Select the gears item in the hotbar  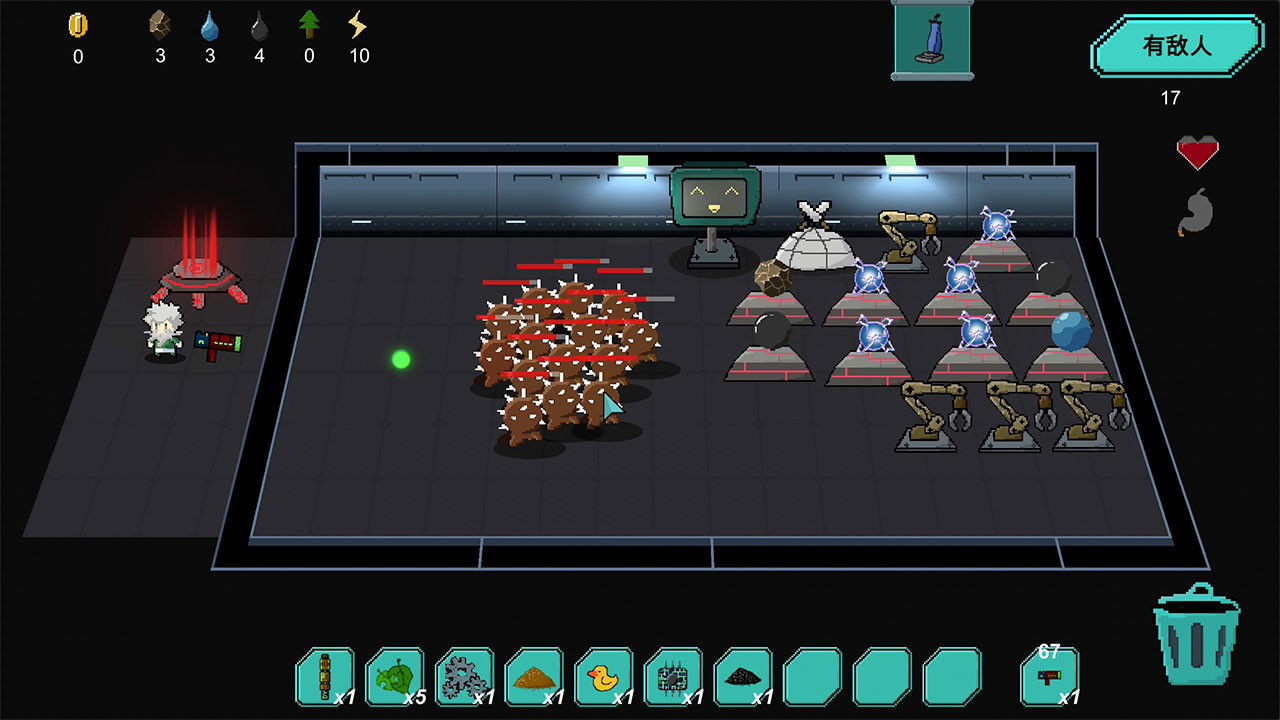465,675
